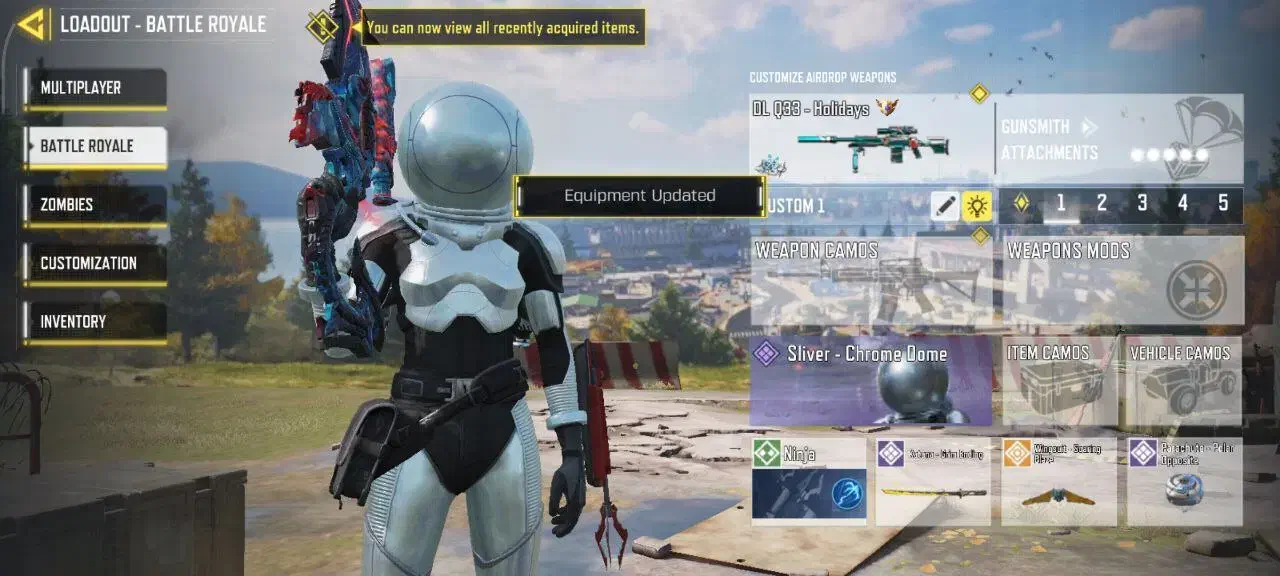Open Vehicle Camos tile

(1181, 381)
